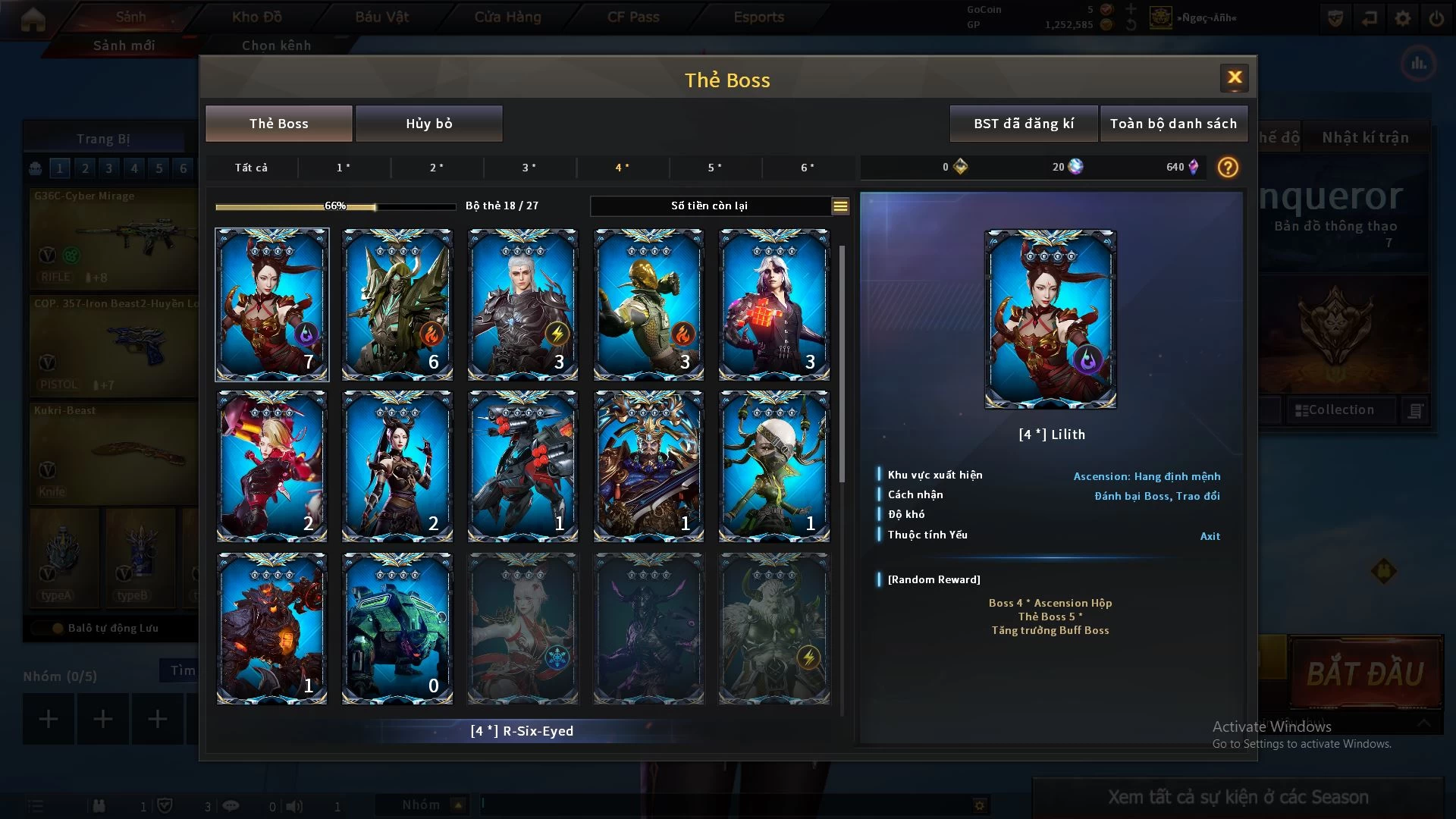
Task: Select the 3-star card filter
Action: pyautogui.click(x=529, y=168)
